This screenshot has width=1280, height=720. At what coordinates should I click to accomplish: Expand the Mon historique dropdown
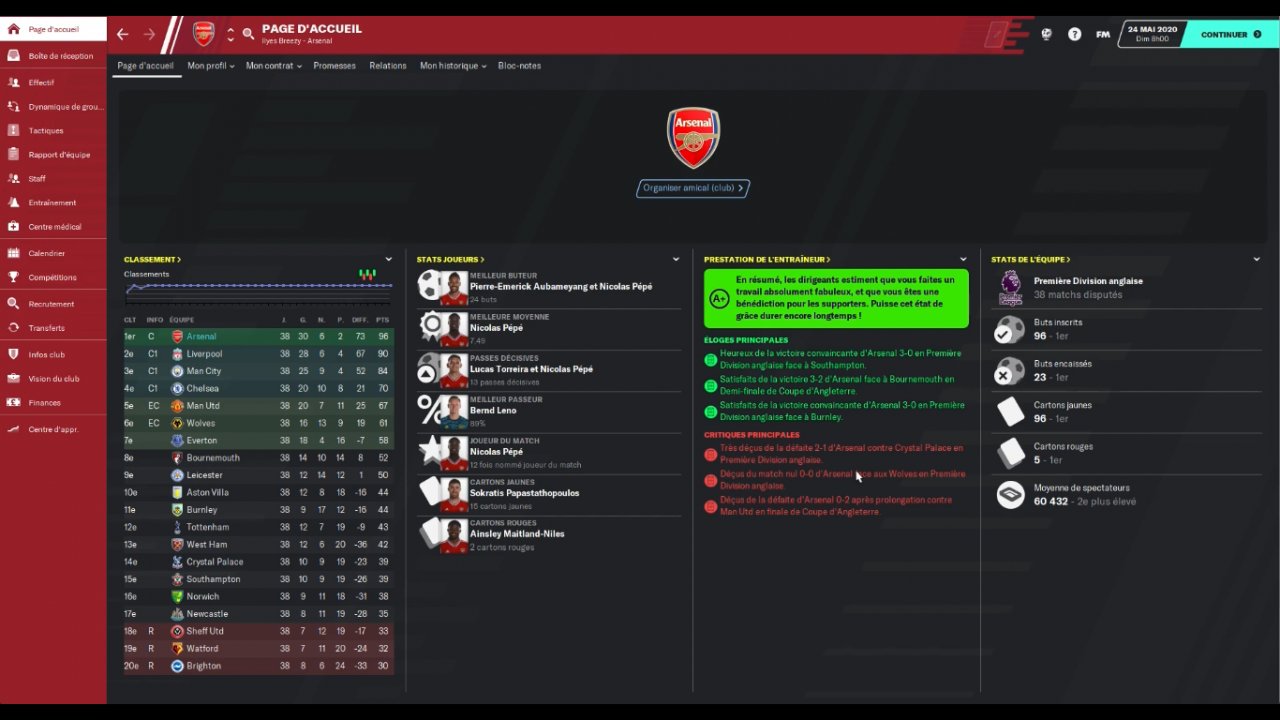pos(452,66)
